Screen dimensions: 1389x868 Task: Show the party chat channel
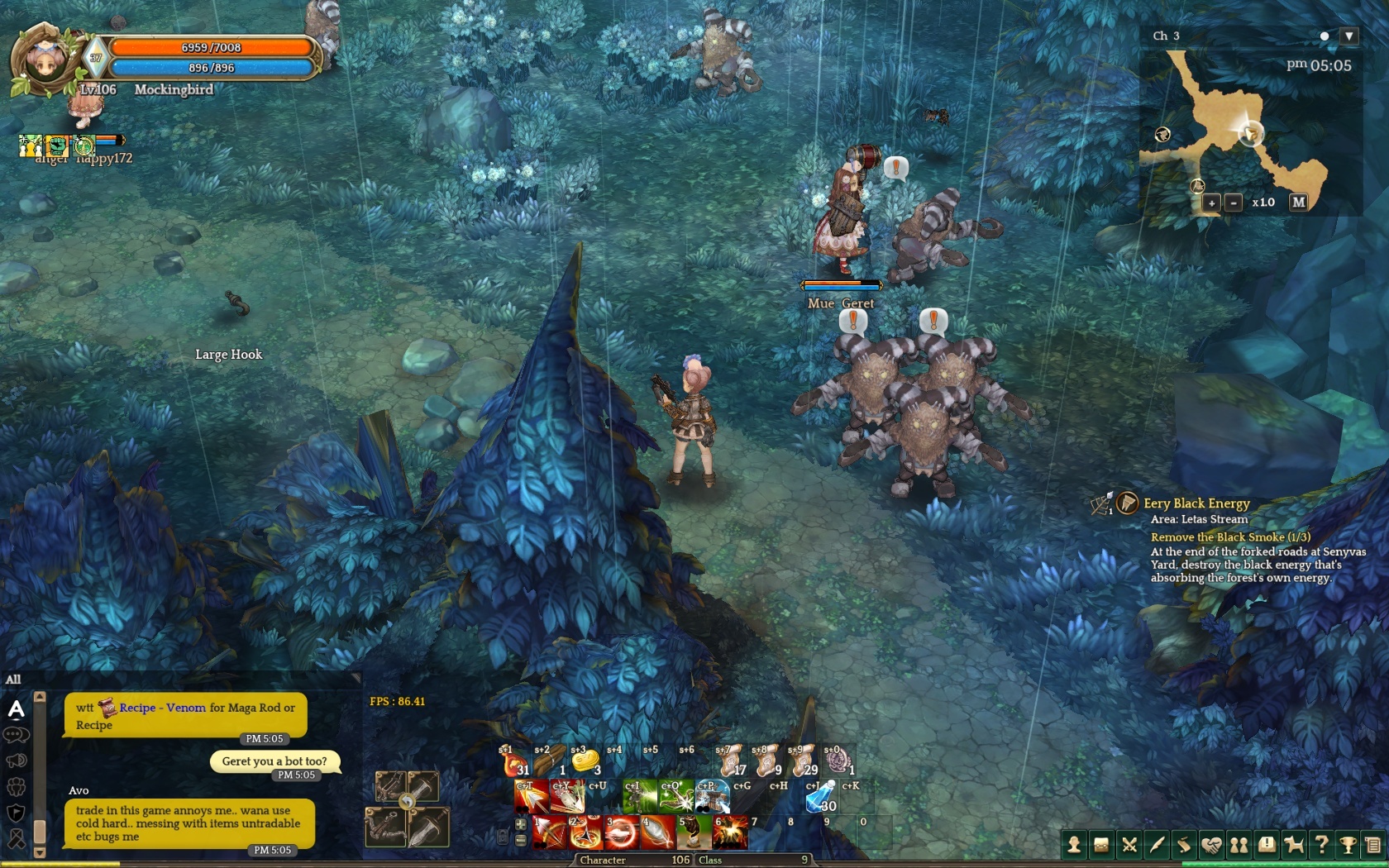click(17, 787)
